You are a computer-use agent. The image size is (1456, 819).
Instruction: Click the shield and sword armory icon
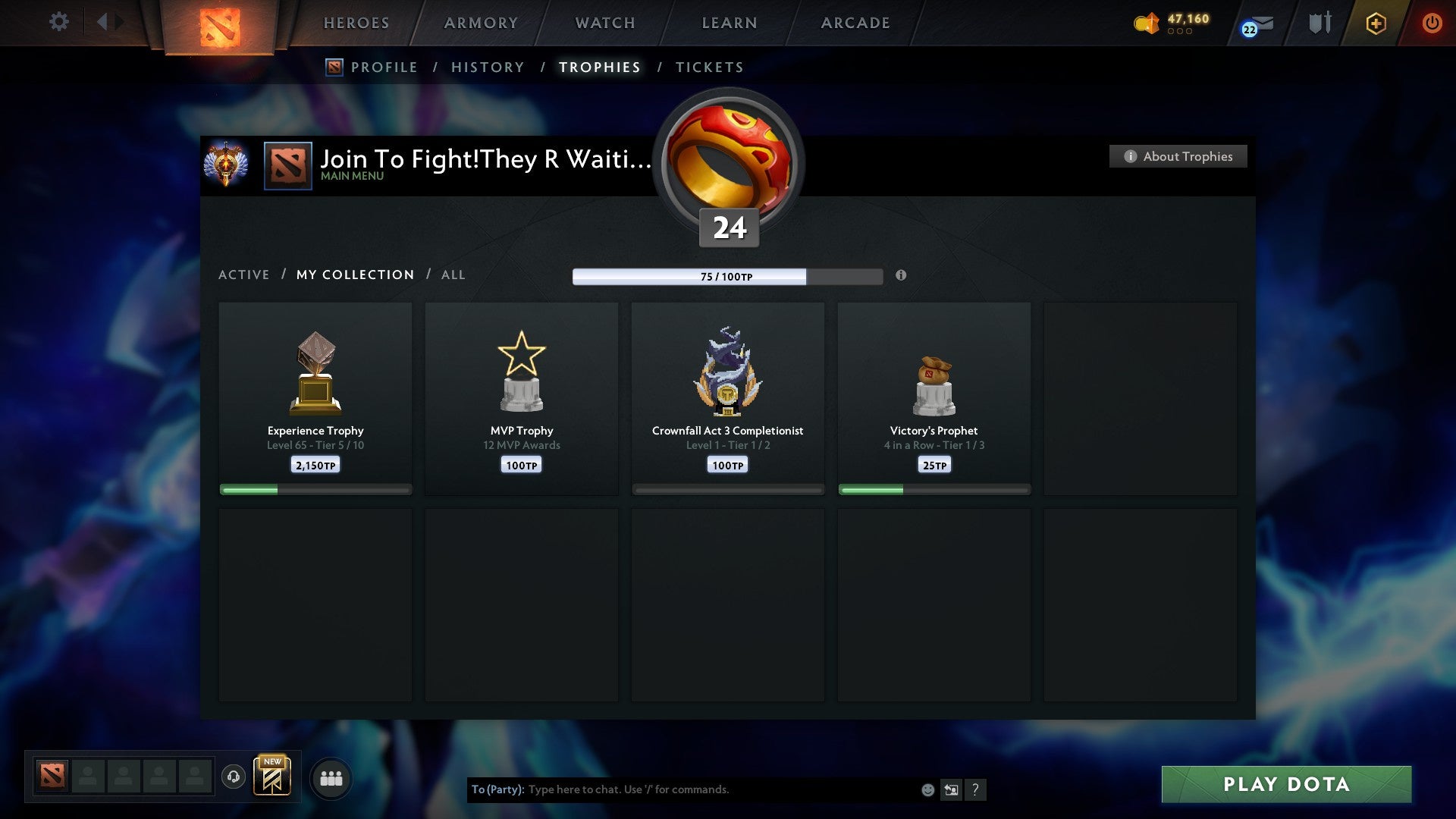tap(1319, 23)
